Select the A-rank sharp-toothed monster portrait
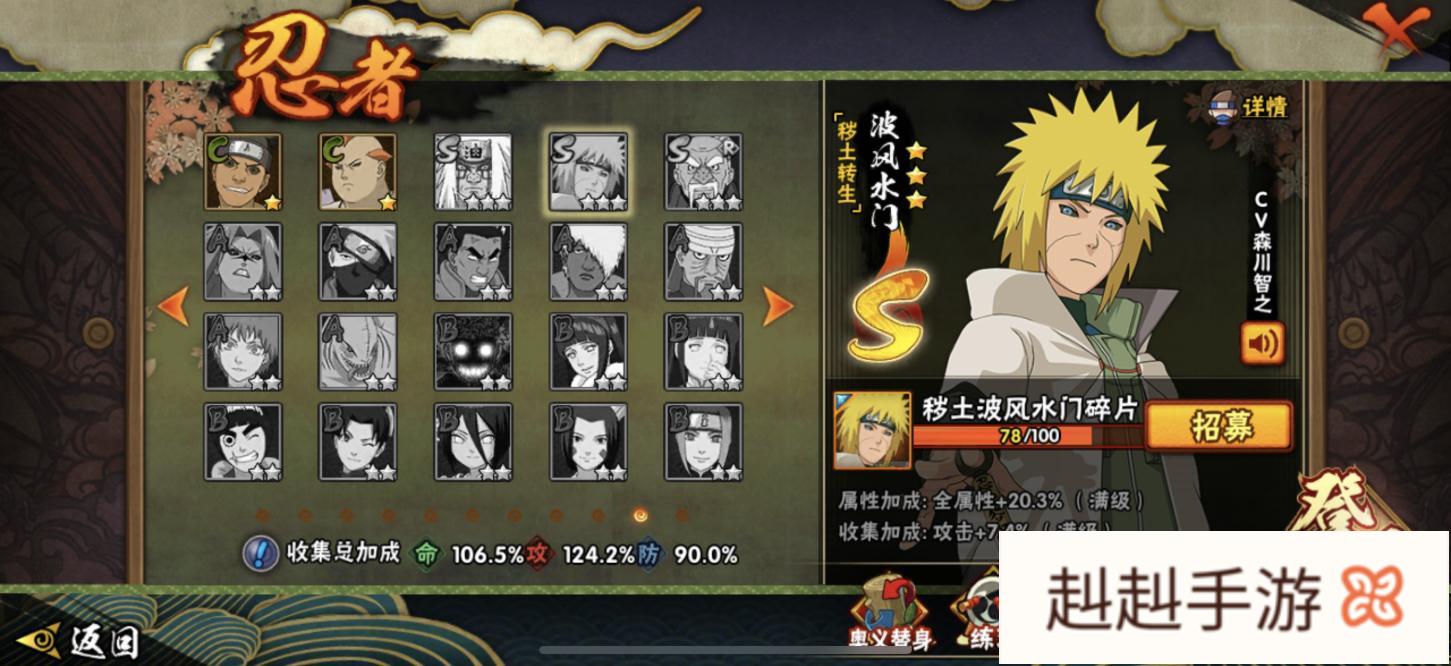Viewport: 1451px width, 666px height. click(358, 351)
